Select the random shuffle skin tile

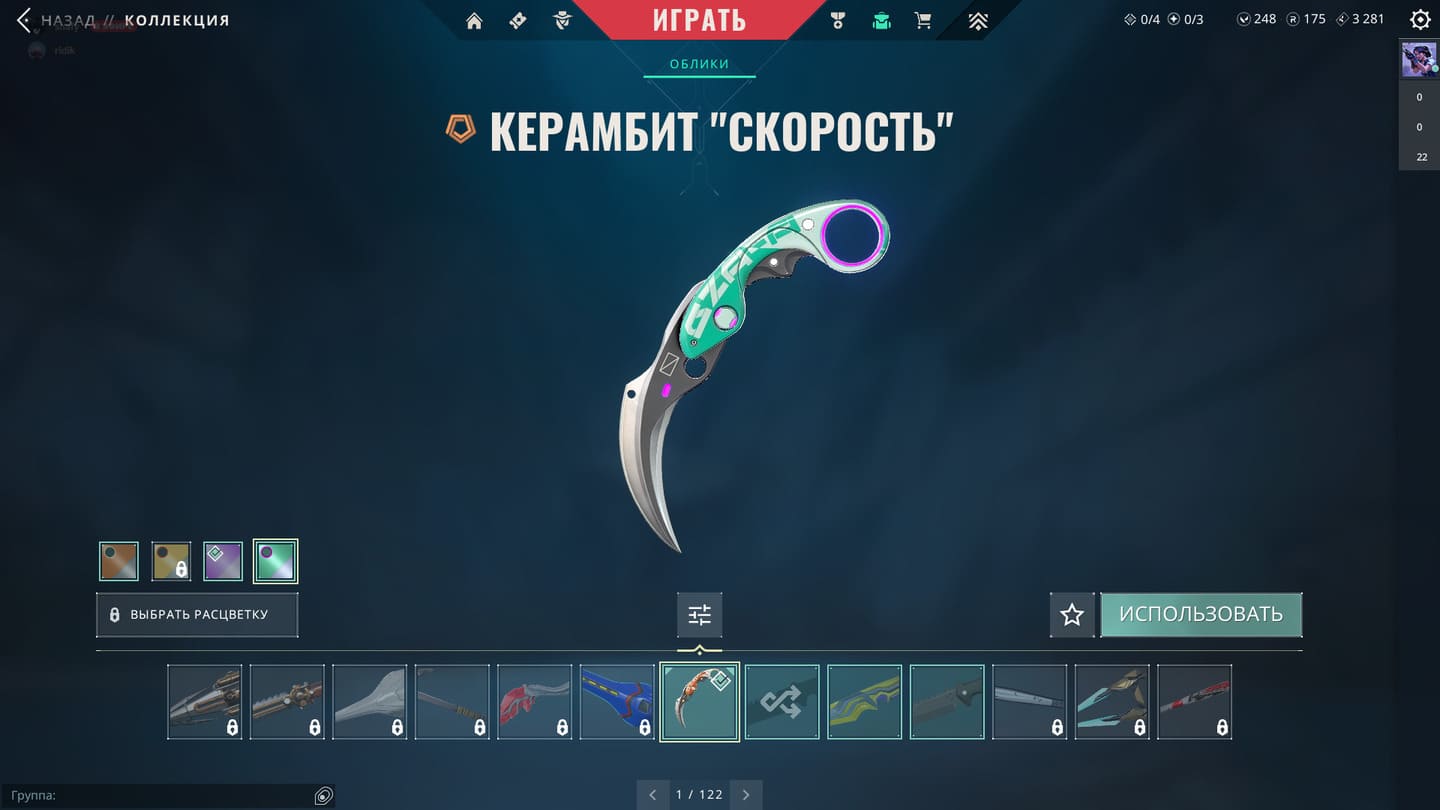[x=782, y=702]
